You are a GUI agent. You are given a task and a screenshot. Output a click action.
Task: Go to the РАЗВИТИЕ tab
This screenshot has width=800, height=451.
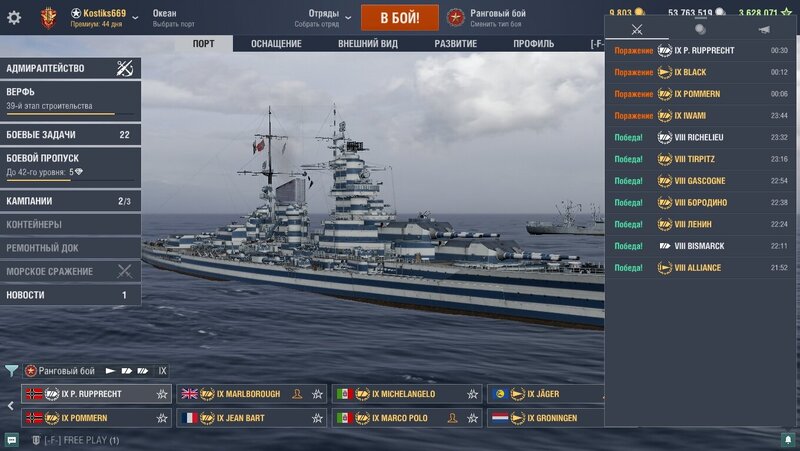455,44
